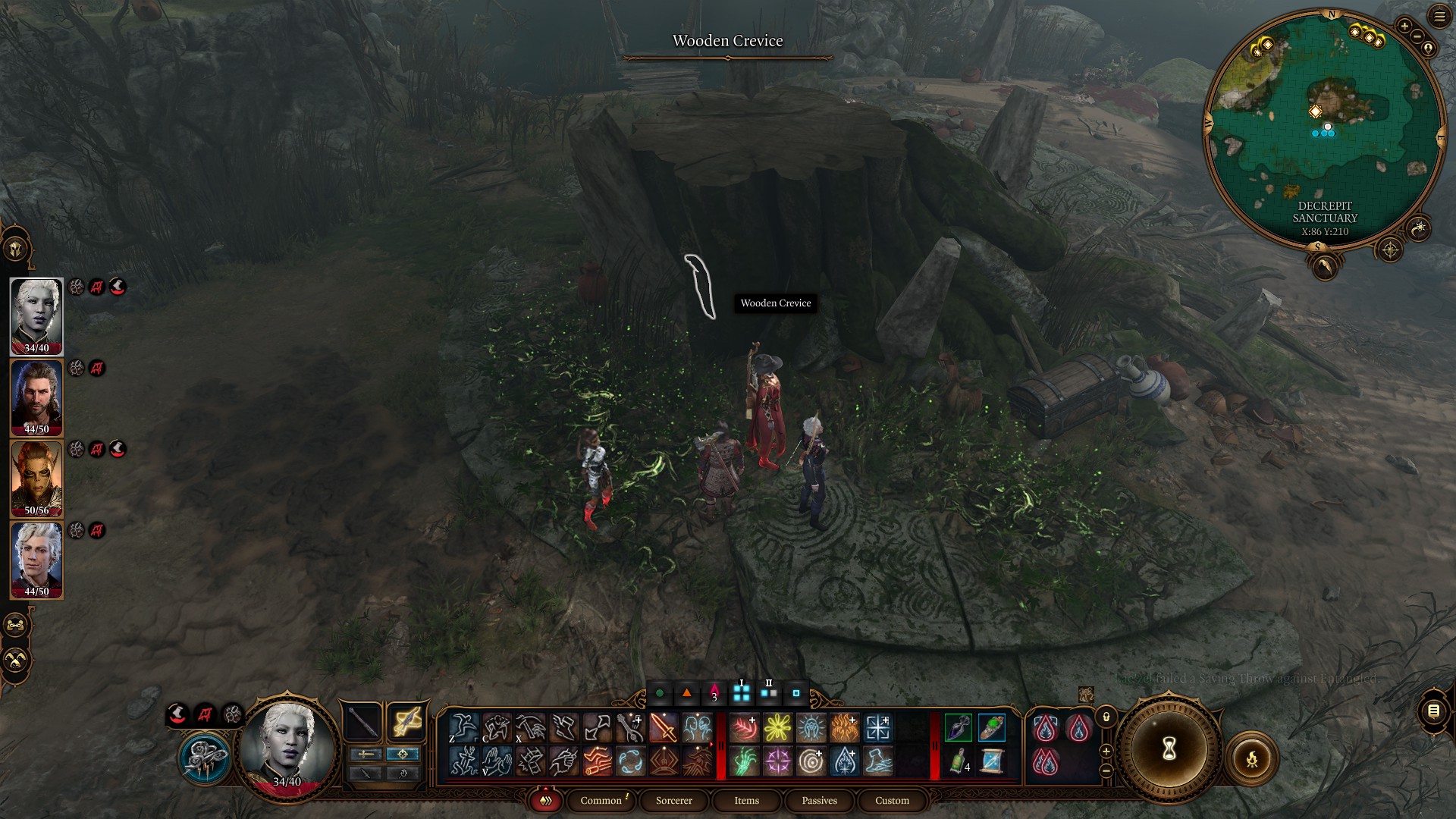Click plus to add a hotbar row
Screen dimensions: 1456x819
(1106, 752)
